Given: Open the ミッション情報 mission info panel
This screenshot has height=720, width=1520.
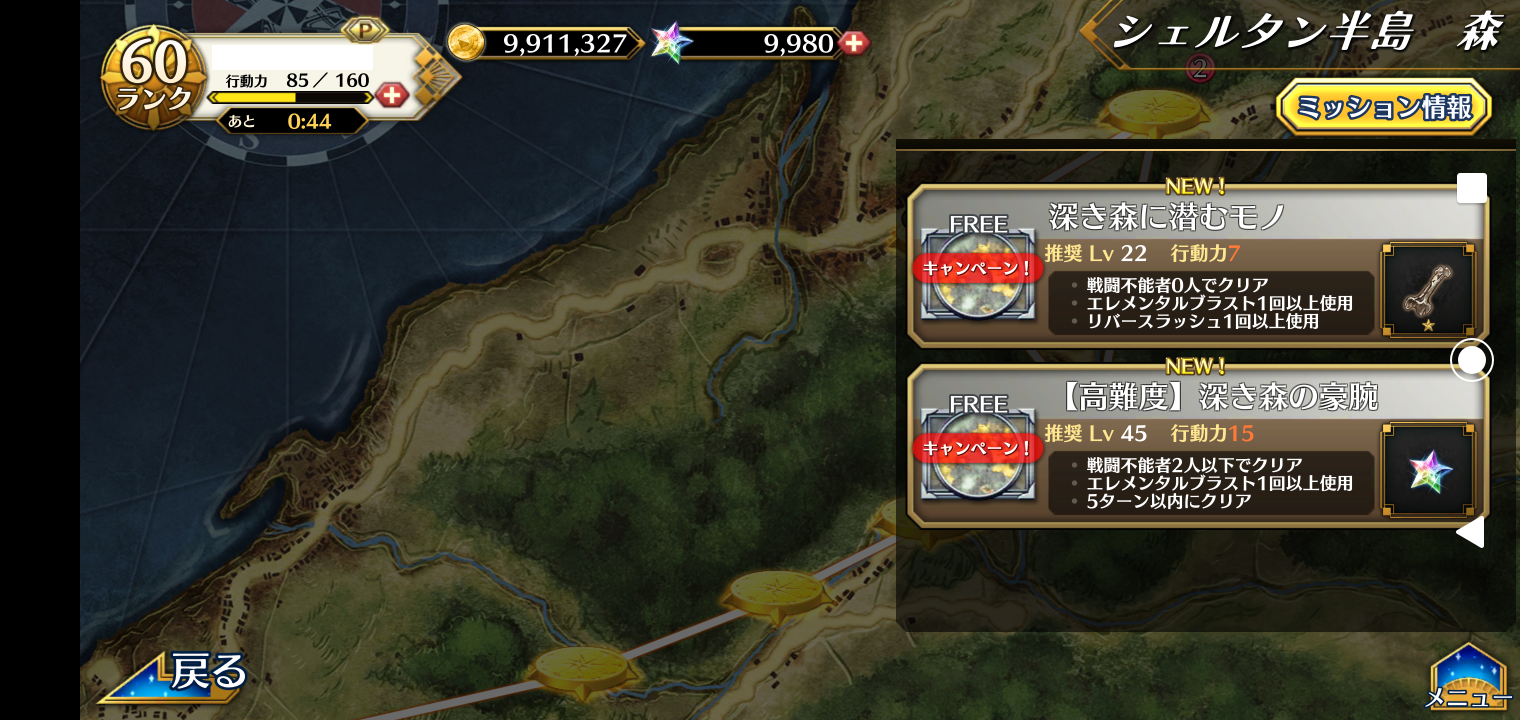Looking at the screenshot, I should [x=1383, y=107].
